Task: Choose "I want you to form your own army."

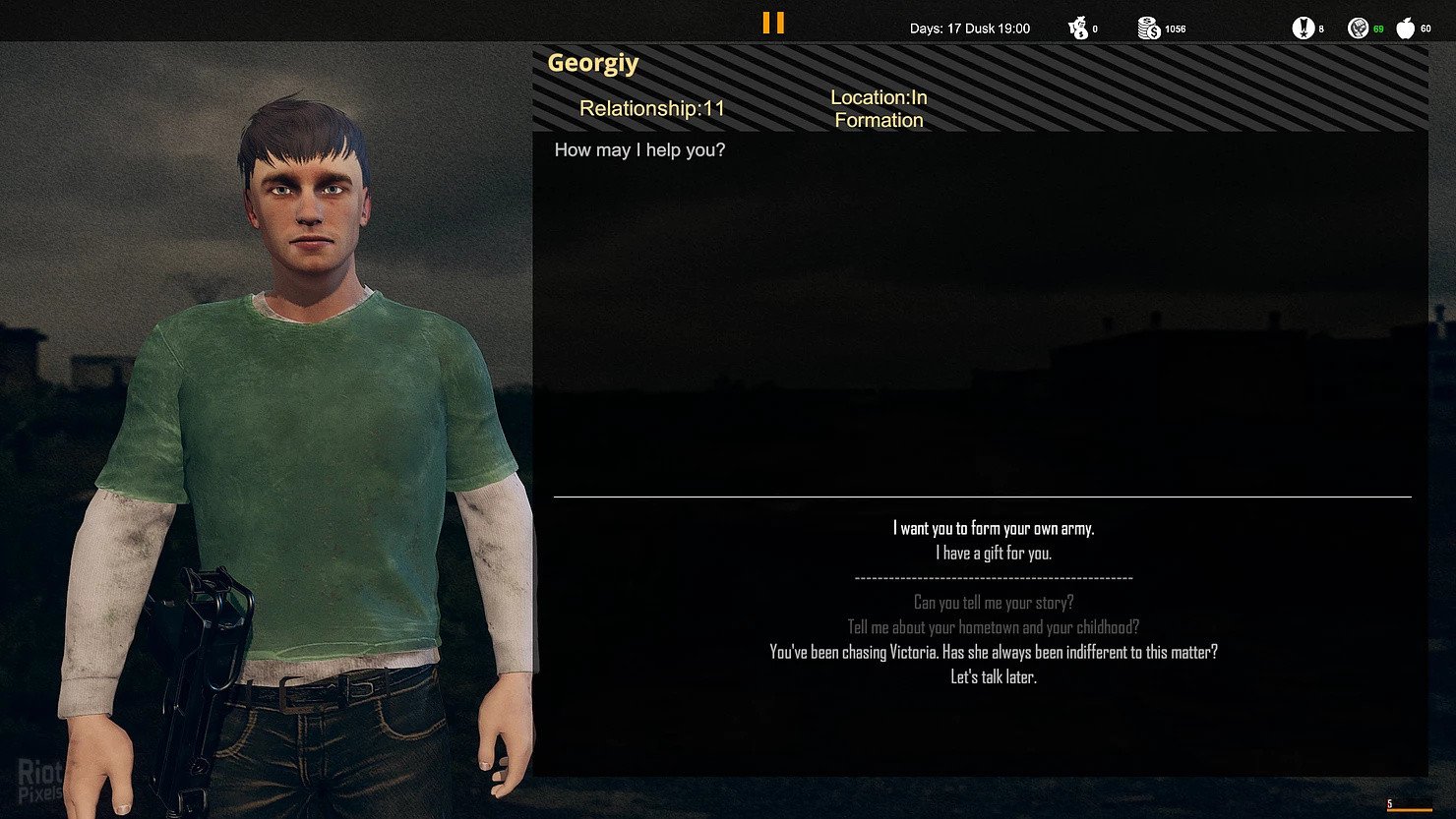Action: [x=993, y=529]
